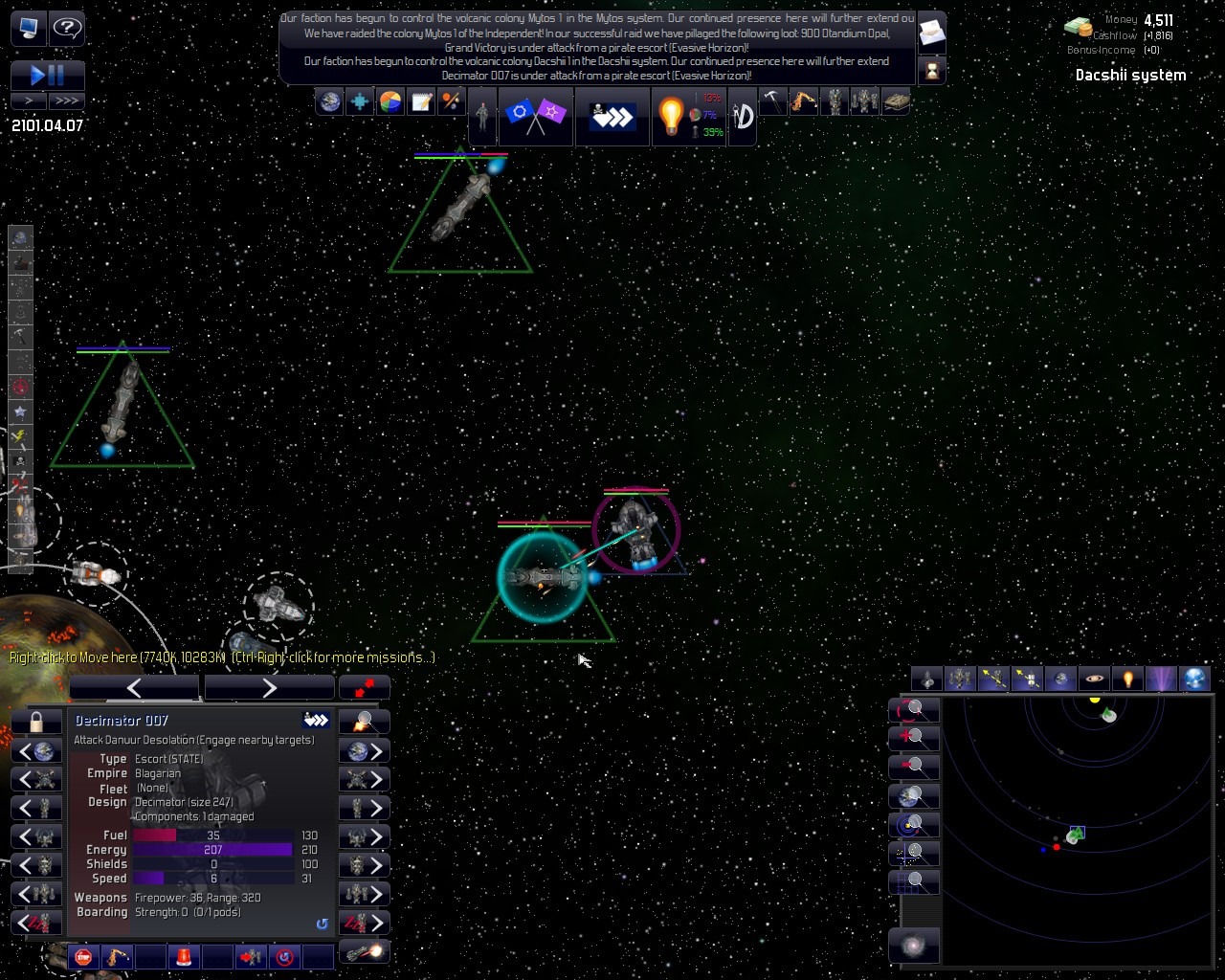The width and height of the screenshot is (1225, 980).
Task: Open the crossed flags diplomacy screen
Action: pos(535,116)
